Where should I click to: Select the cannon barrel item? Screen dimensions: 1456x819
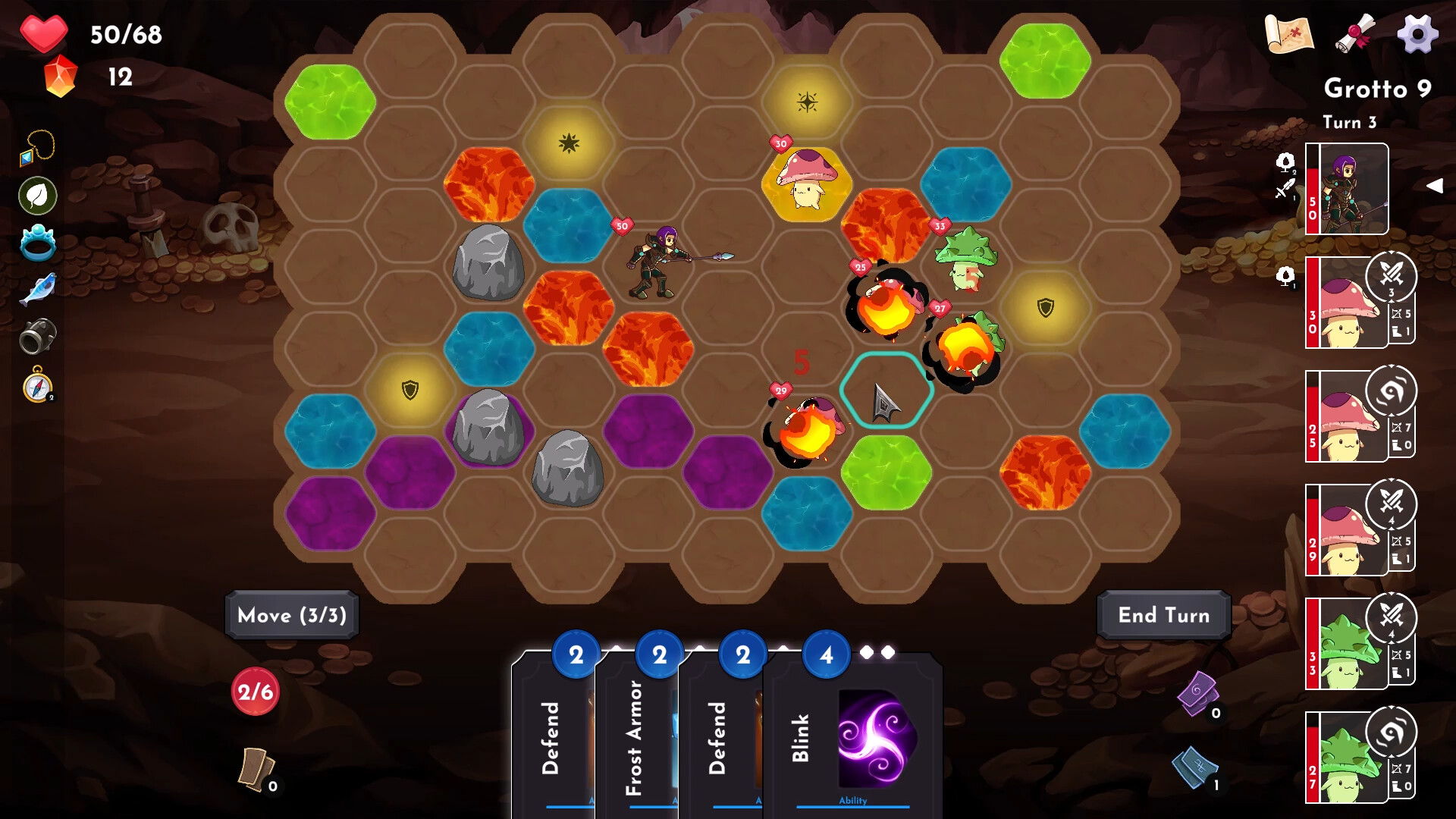[39, 334]
